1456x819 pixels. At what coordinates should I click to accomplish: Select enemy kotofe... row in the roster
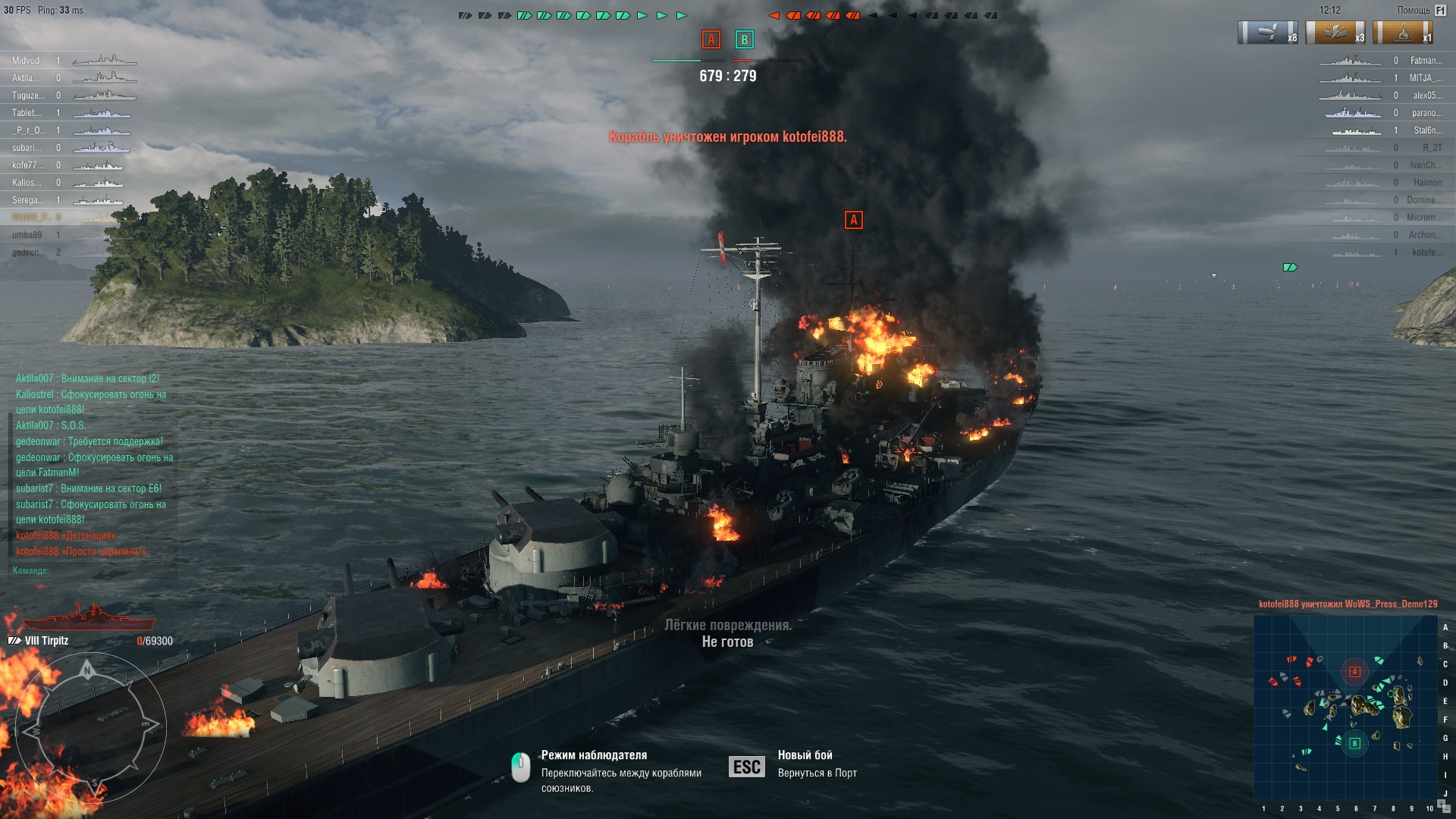tap(1423, 253)
